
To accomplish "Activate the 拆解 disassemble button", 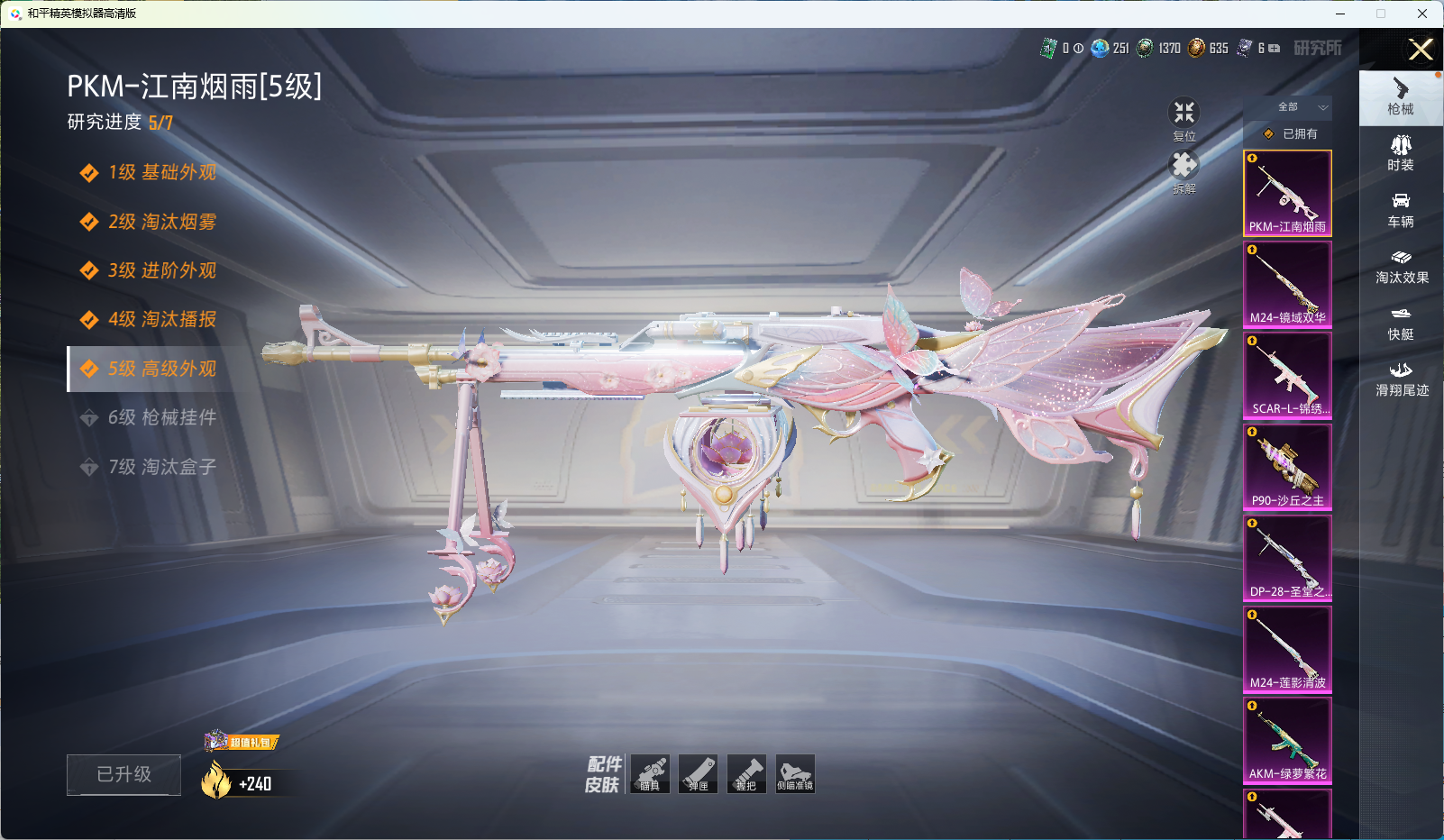I will pyautogui.click(x=1184, y=170).
